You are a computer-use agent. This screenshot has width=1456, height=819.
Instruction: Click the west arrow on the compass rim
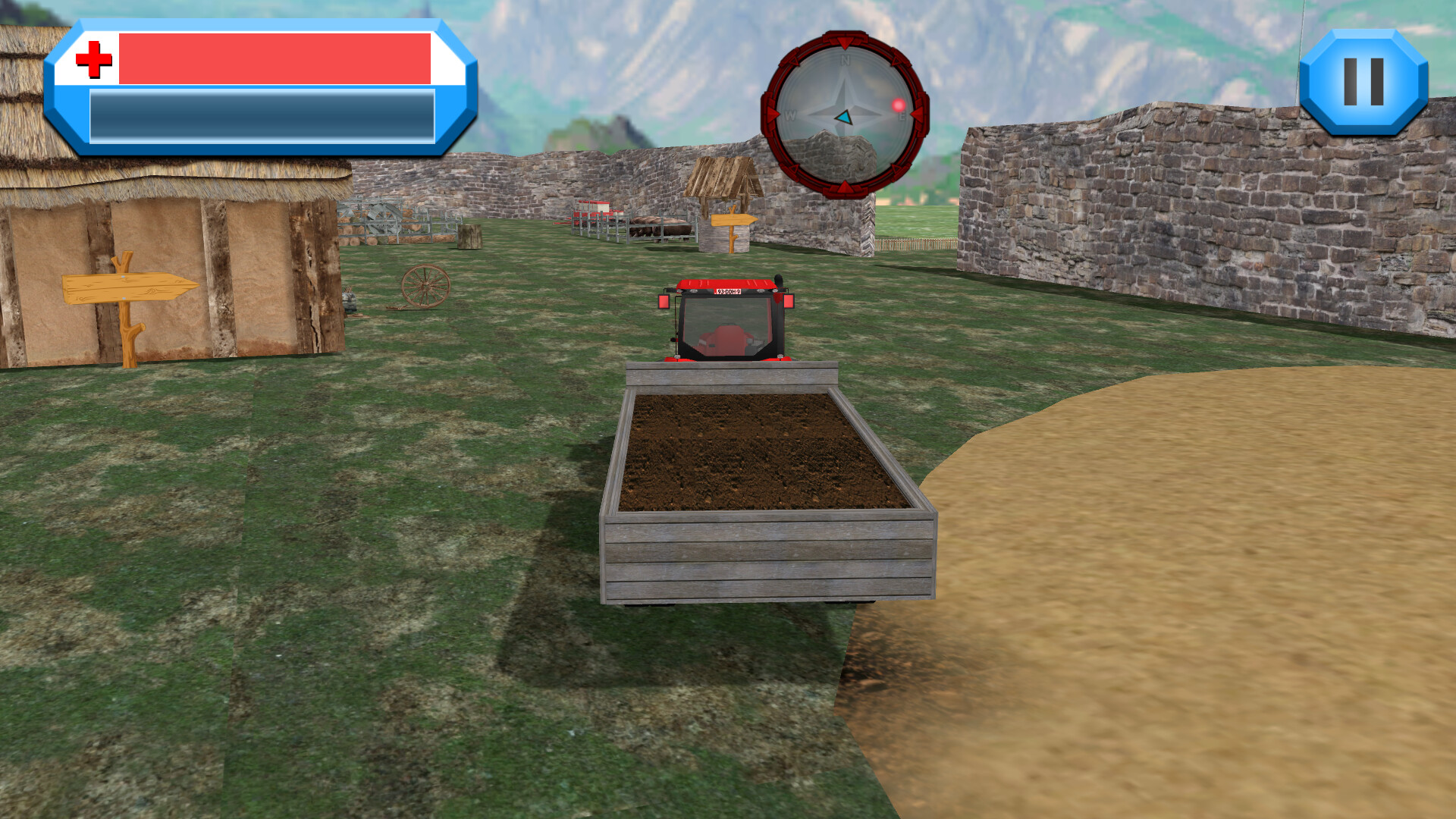(773, 115)
